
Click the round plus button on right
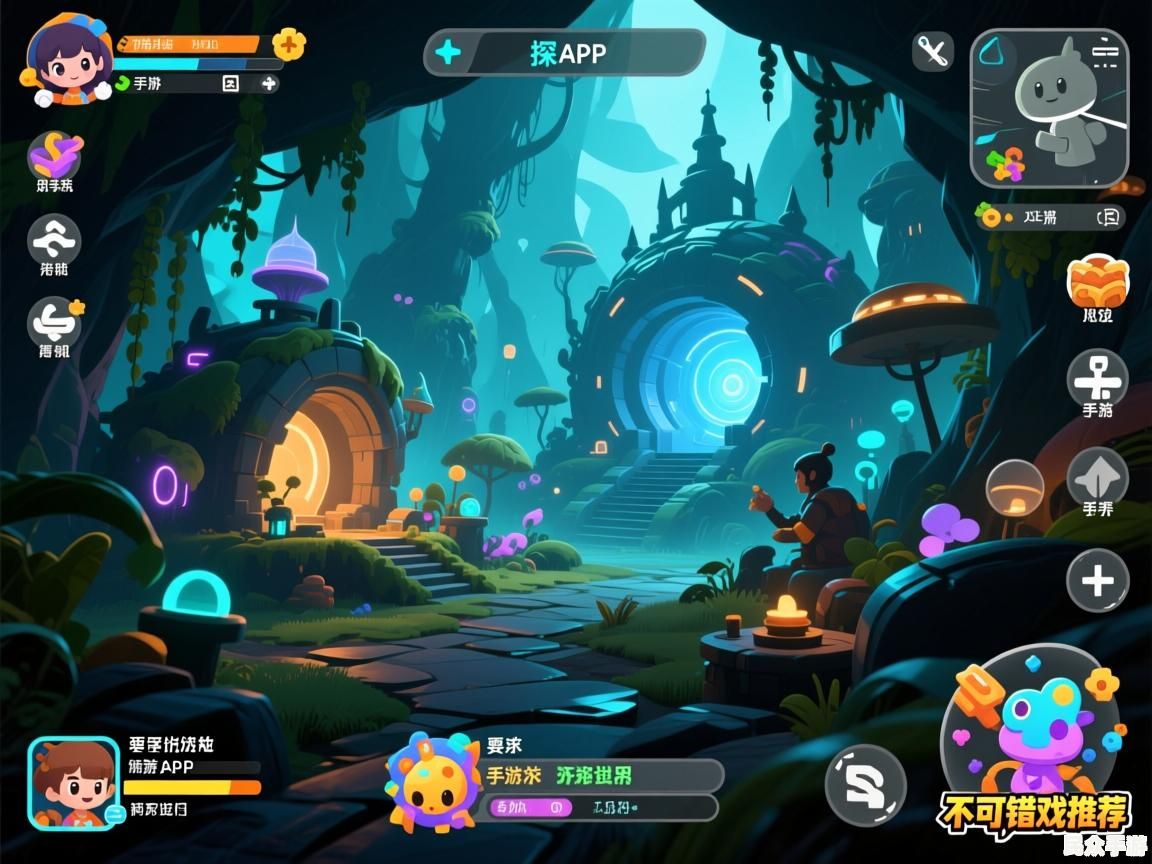tap(1097, 580)
